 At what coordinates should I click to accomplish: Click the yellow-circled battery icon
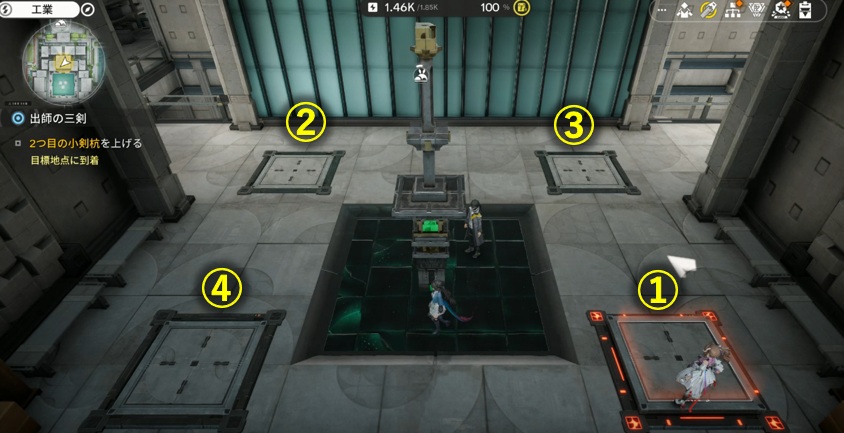[x=523, y=8]
